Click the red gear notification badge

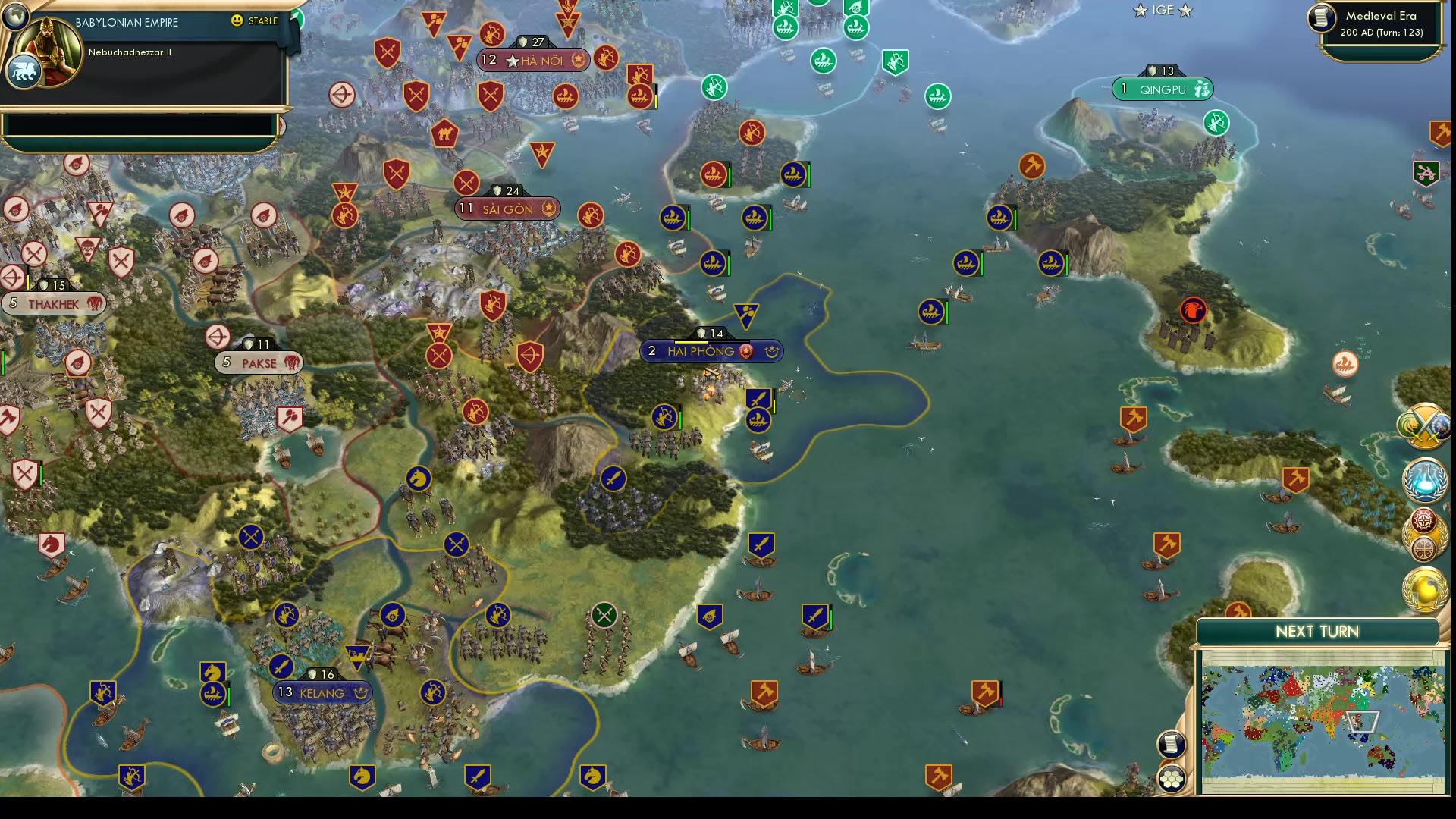tap(1424, 521)
